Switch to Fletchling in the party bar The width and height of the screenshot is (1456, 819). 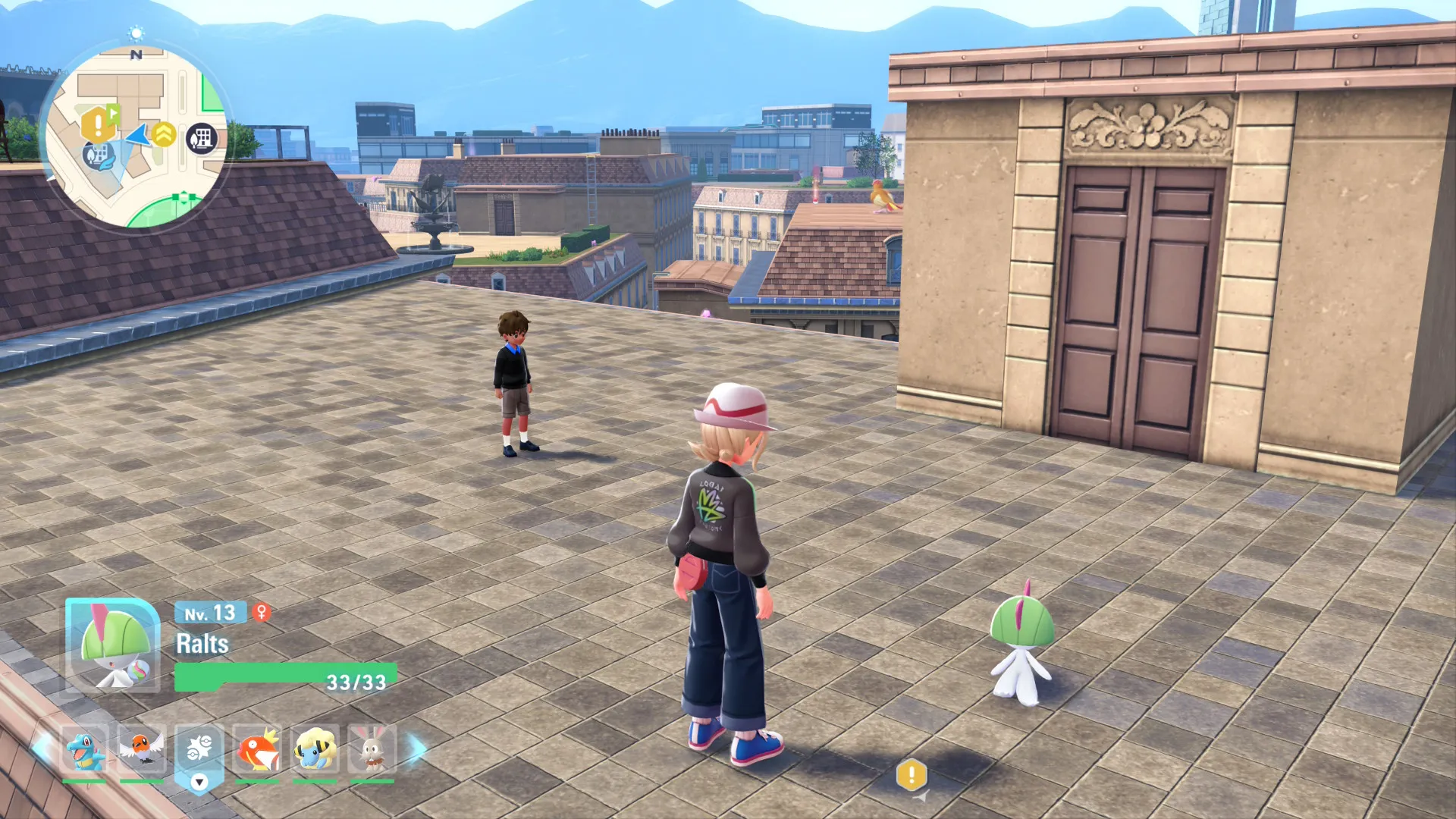pyautogui.click(x=142, y=749)
